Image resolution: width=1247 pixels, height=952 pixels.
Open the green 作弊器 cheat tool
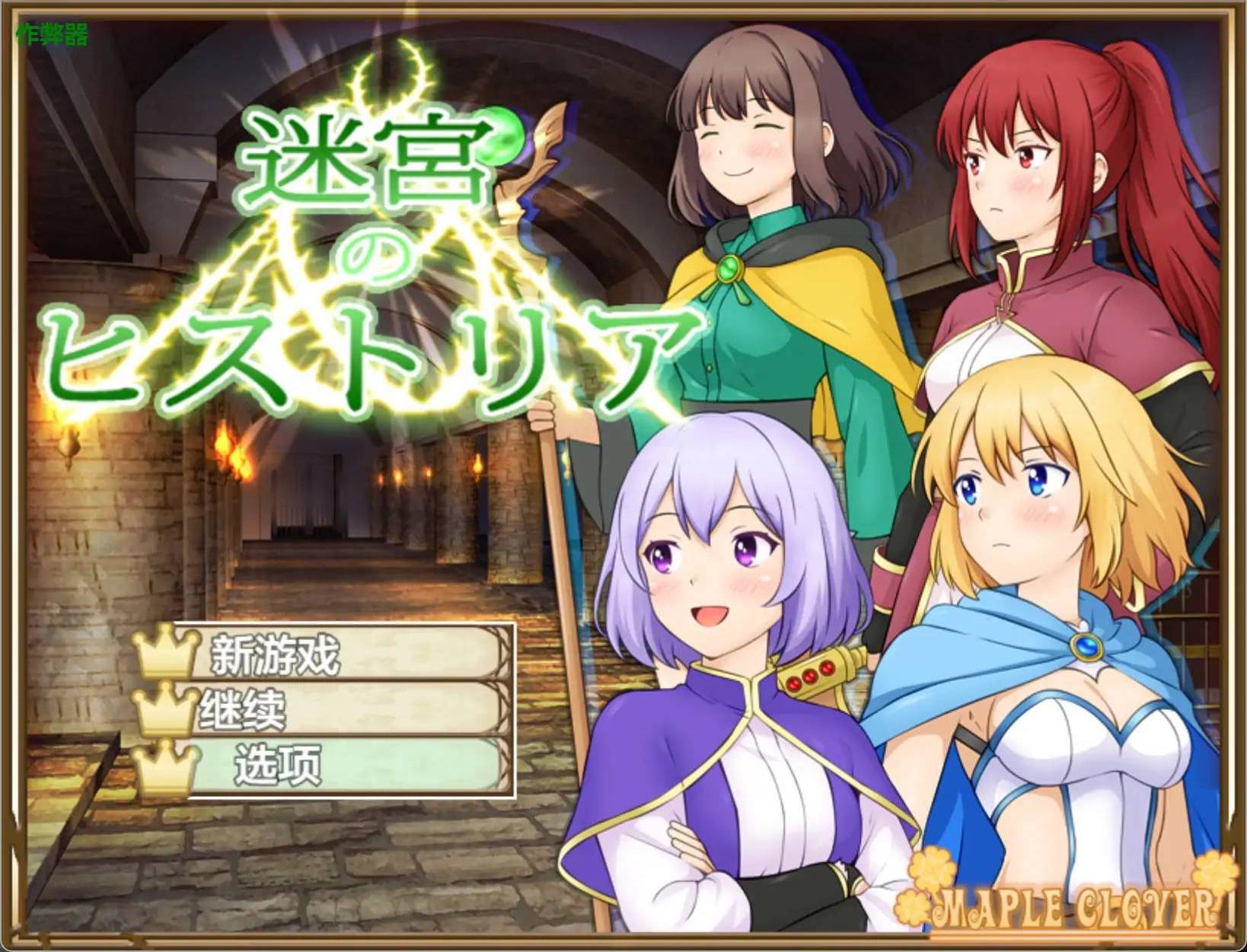click(52, 34)
